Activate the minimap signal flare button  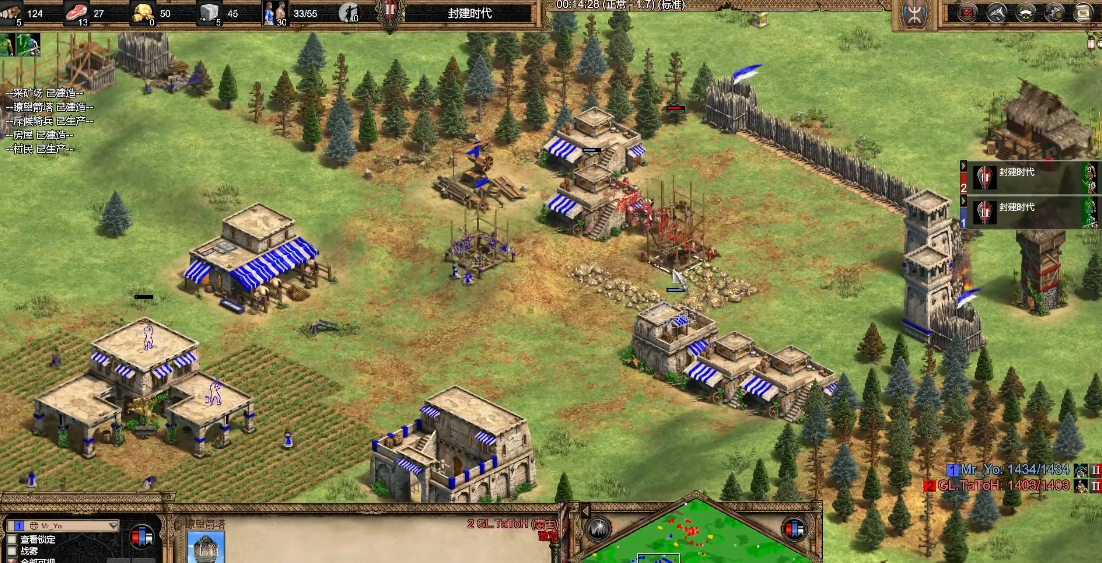click(x=598, y=529)
